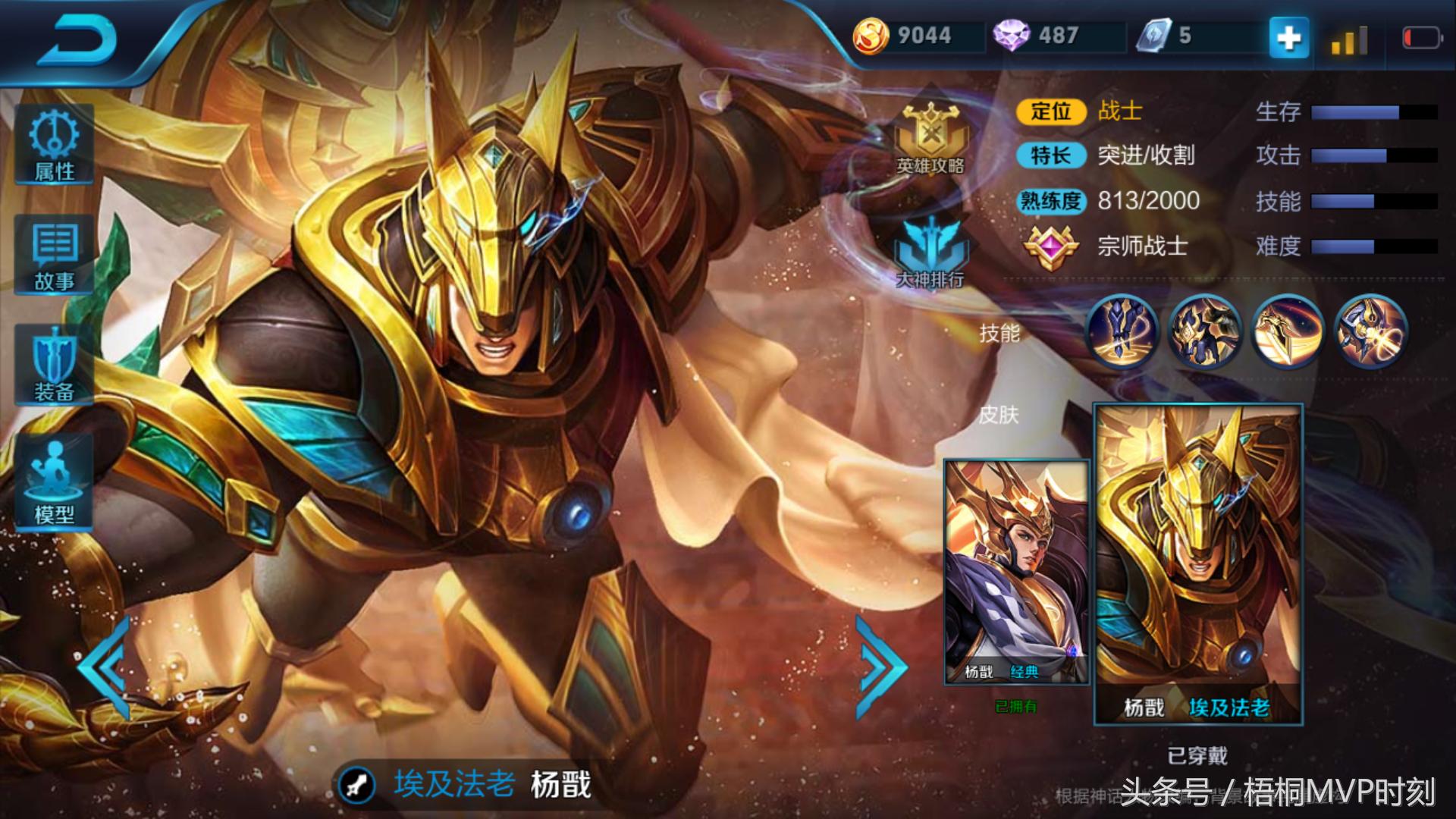
Task: View the second skill icon
Action: tap(1204, 331)
